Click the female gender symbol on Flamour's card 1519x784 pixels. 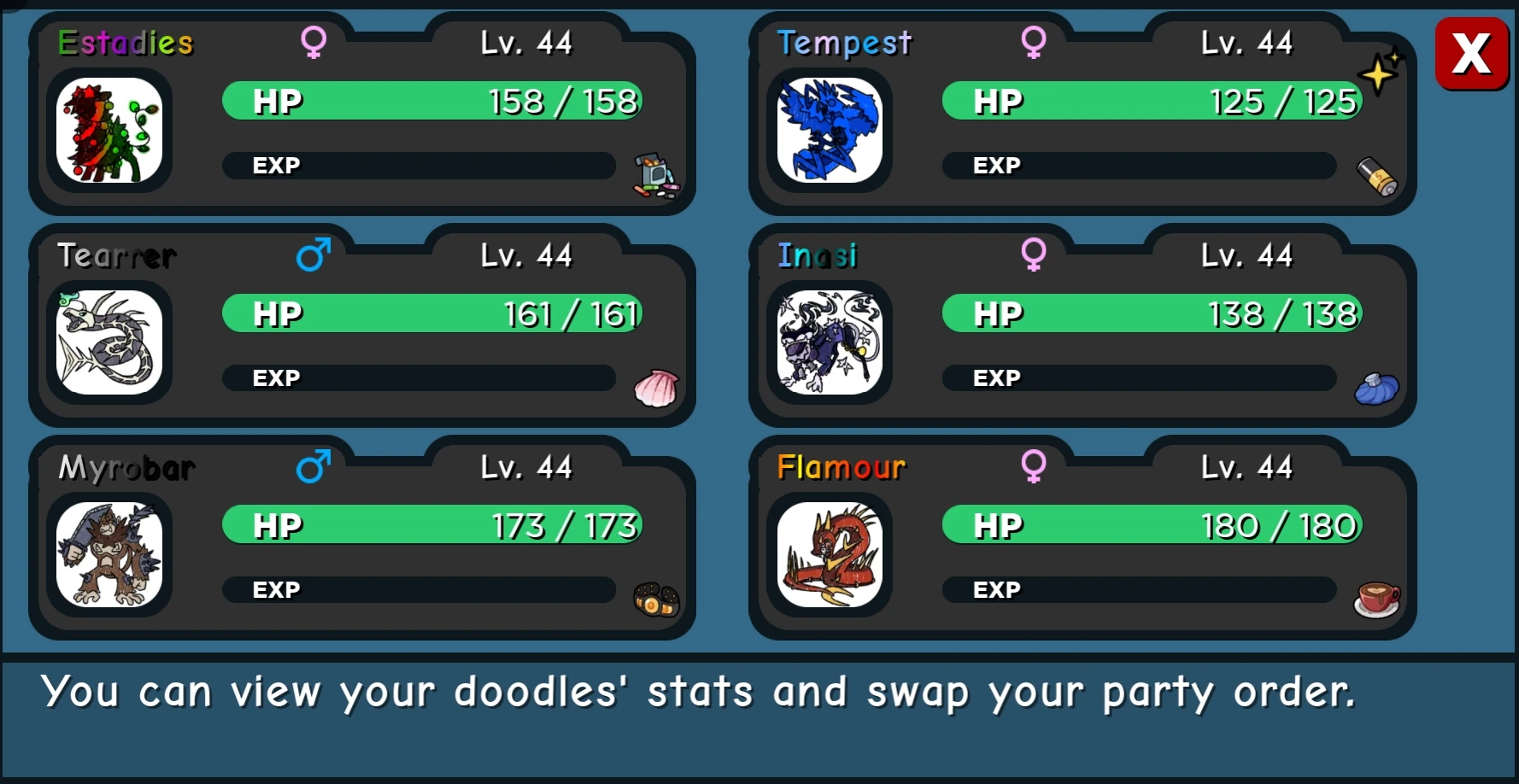click(1035, 467)
